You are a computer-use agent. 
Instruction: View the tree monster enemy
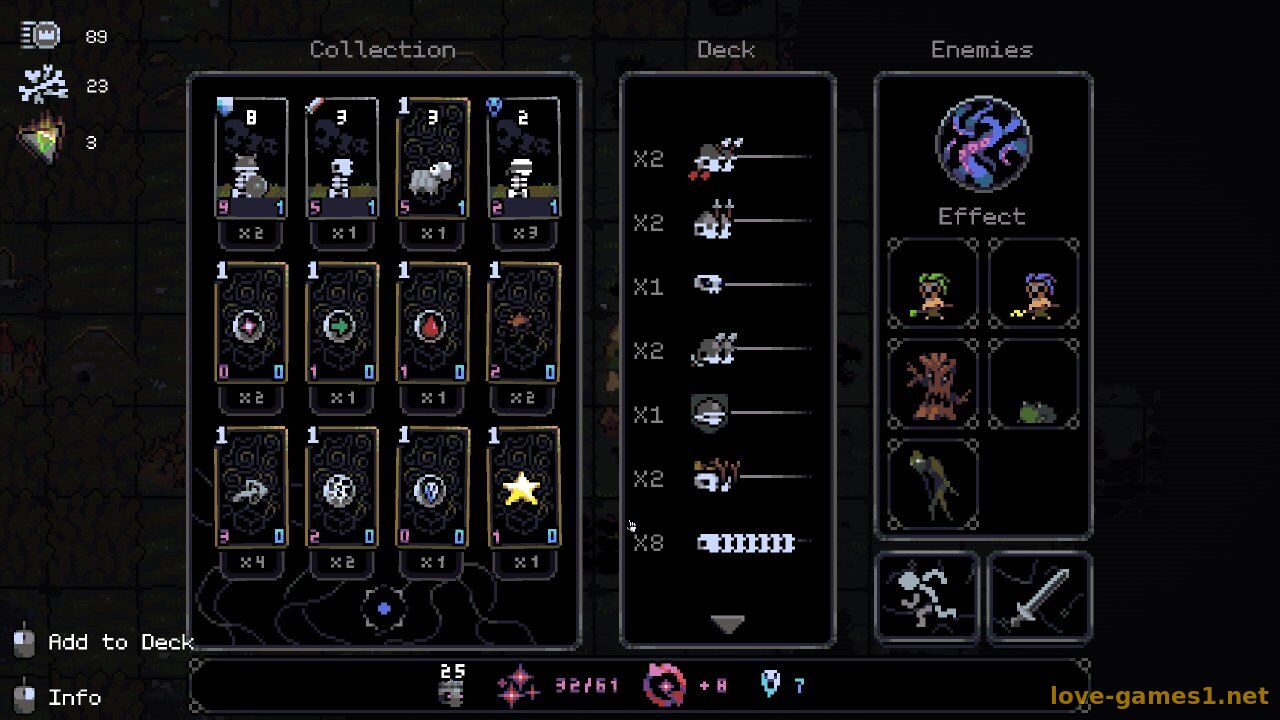point(932,385)
